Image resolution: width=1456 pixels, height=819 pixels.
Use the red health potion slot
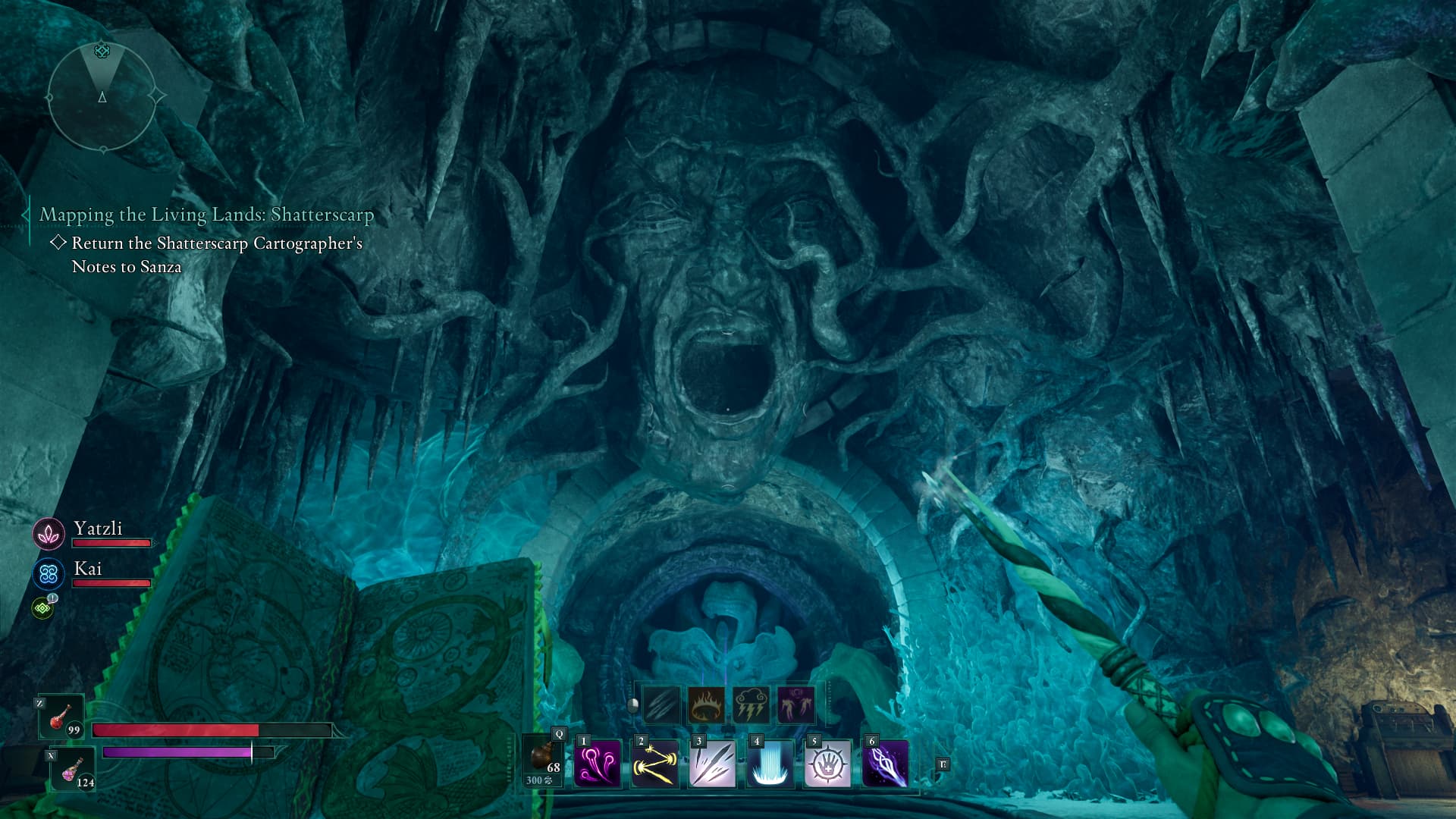pyautogui.click(x=61, y=717)
